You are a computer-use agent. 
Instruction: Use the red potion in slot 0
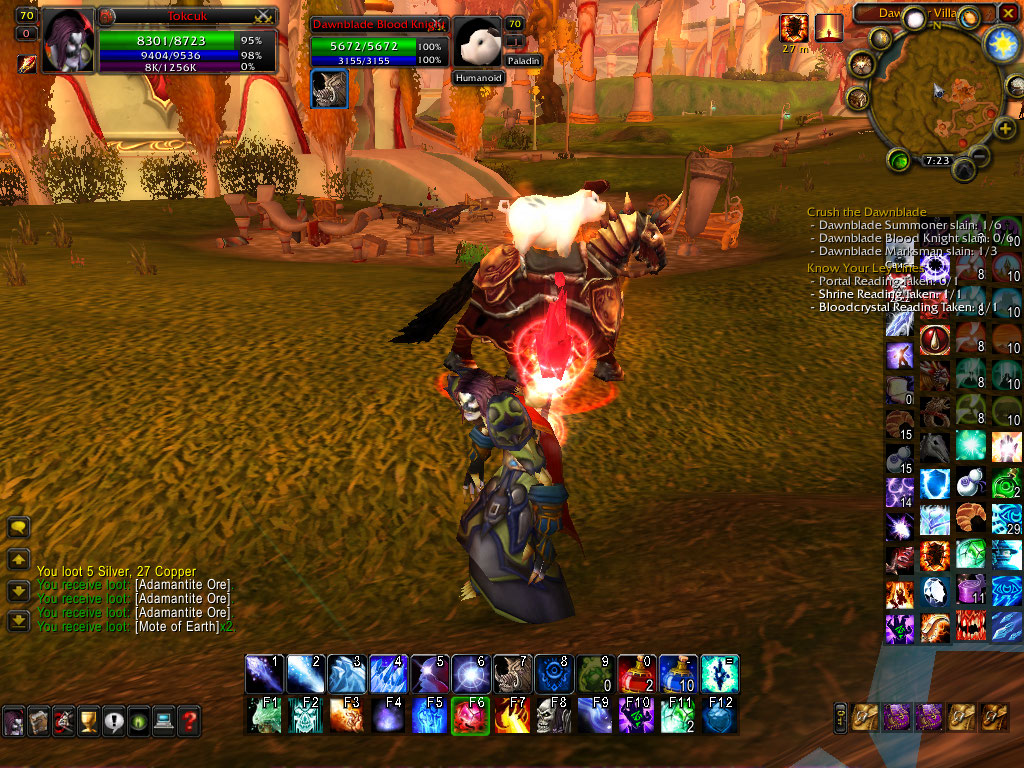coord(637,674)
